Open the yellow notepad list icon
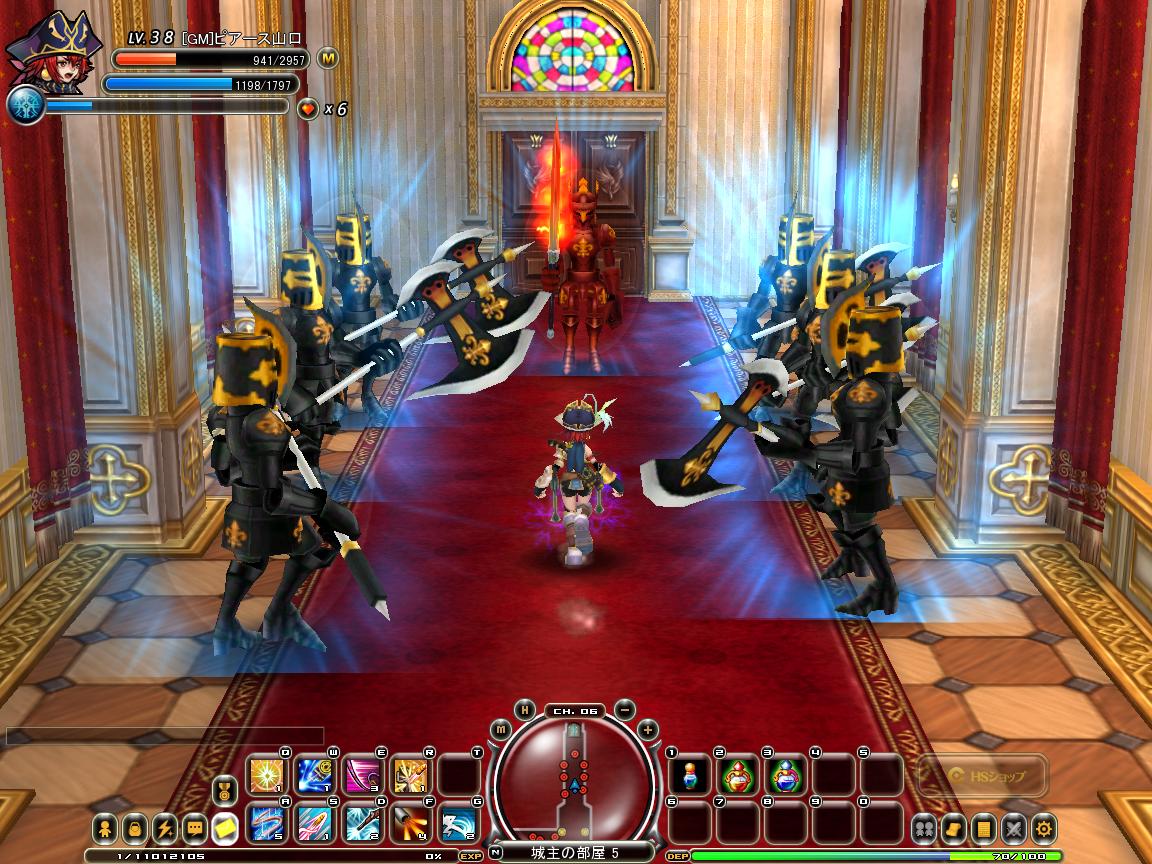The height and width of the screenshot is (864, 1152). (x=985, y=828)
